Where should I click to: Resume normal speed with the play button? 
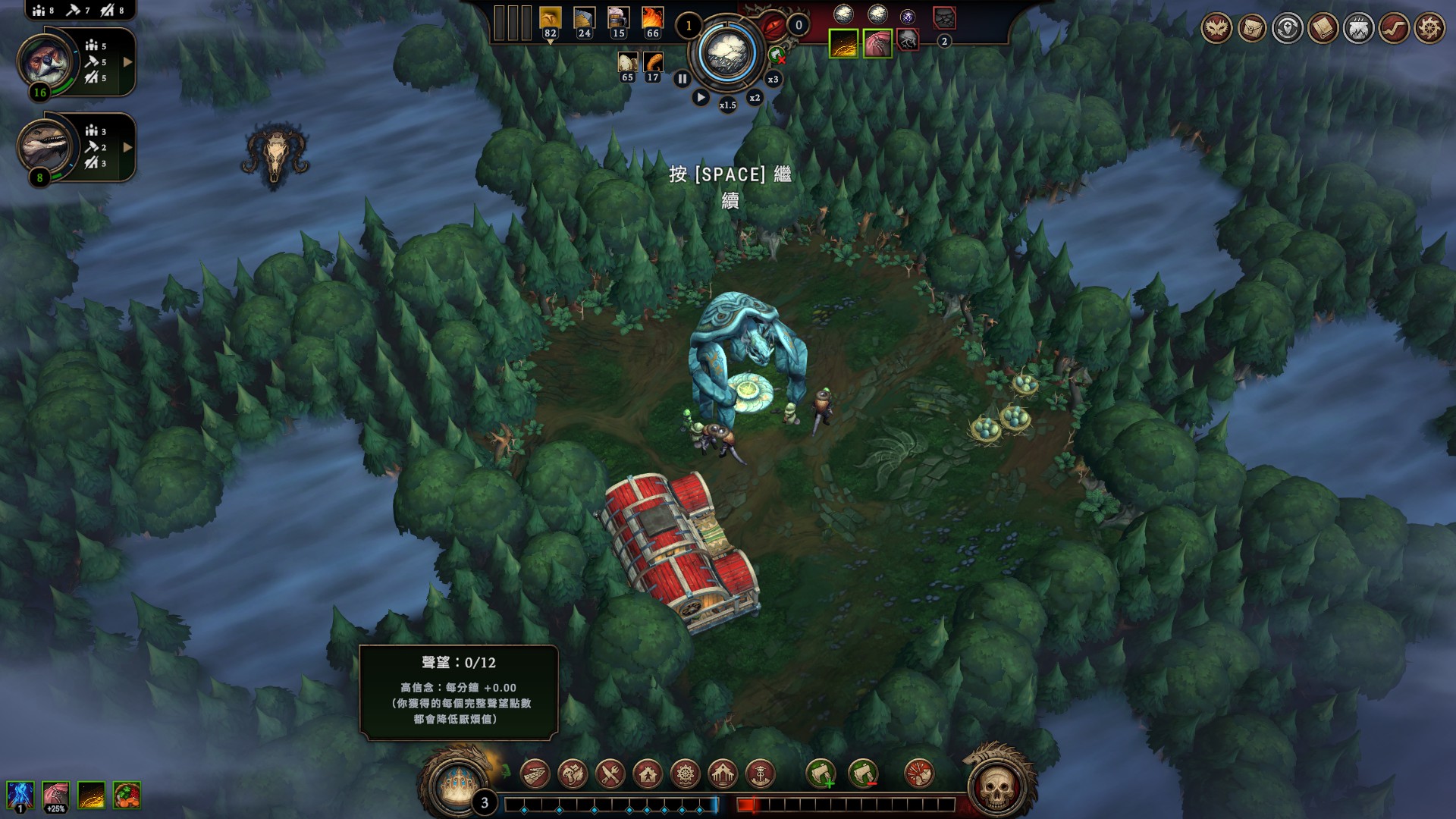click(x=701, y=98)
